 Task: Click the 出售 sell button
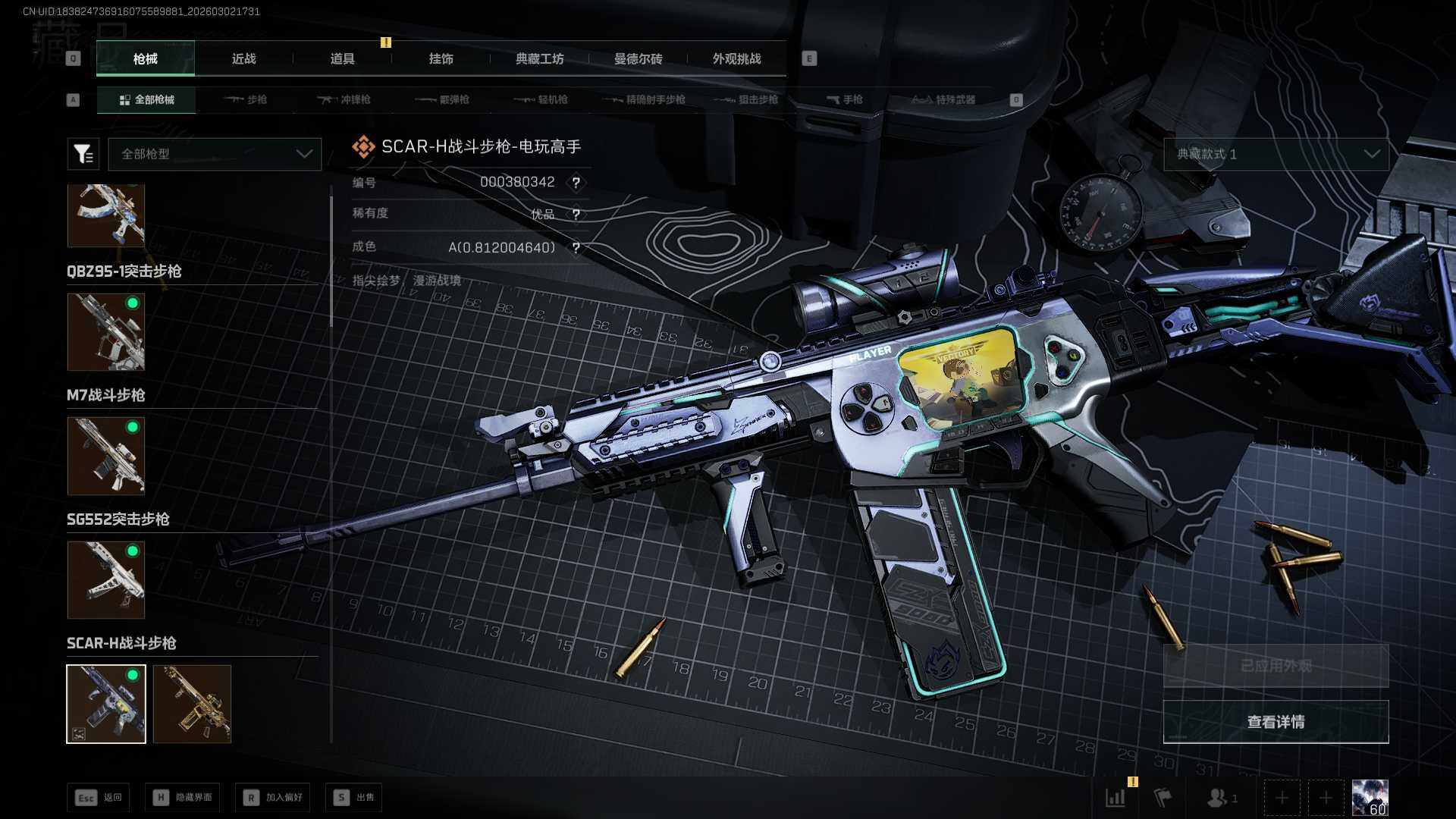click(x=354, y=797)
